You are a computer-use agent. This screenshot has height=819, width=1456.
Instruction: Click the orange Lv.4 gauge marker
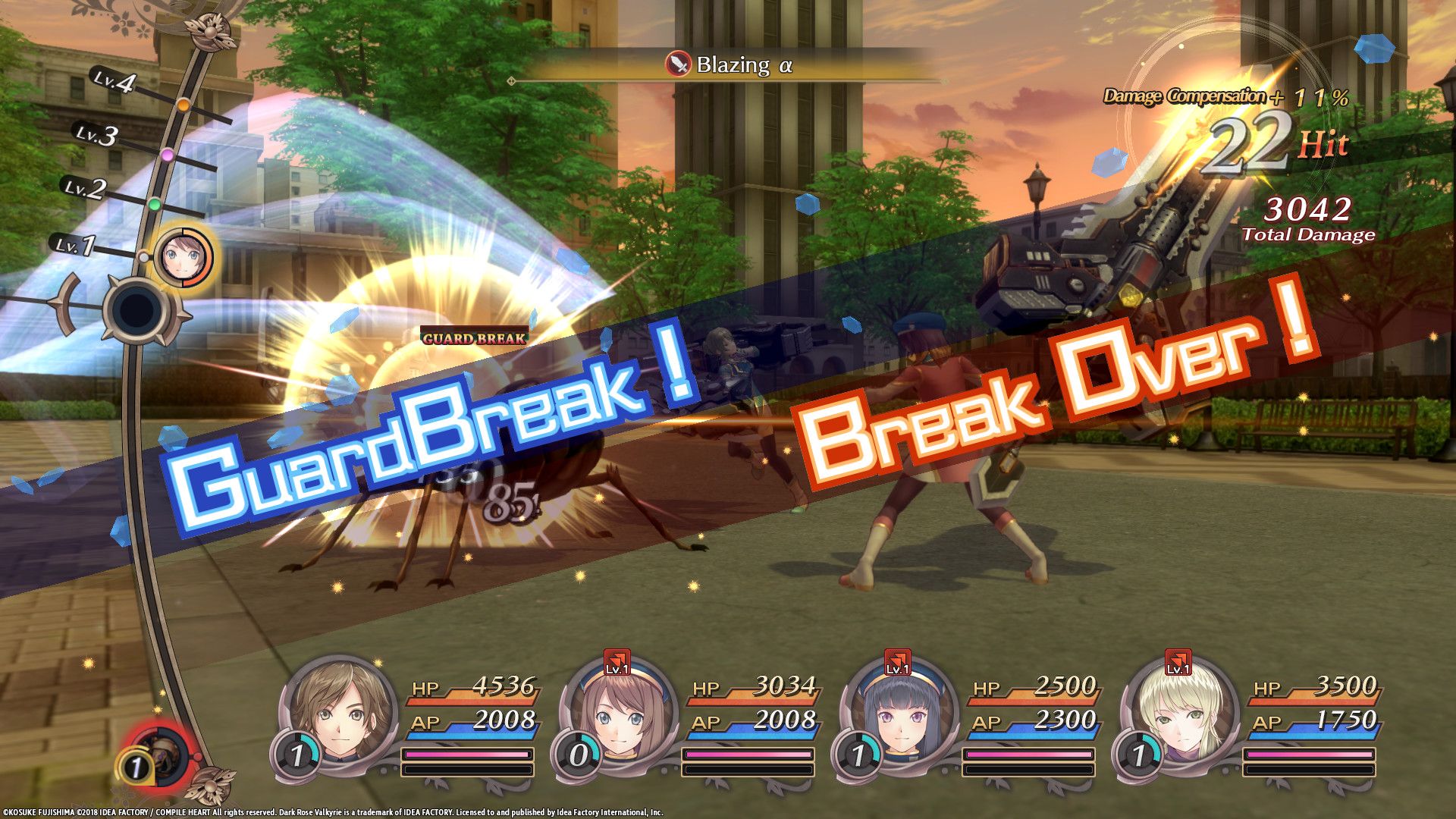183,103
